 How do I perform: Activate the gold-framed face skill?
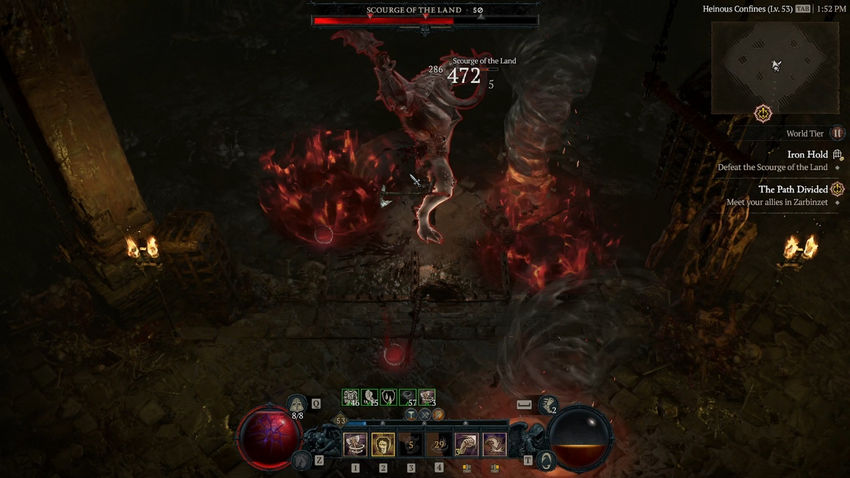point(382,444)
